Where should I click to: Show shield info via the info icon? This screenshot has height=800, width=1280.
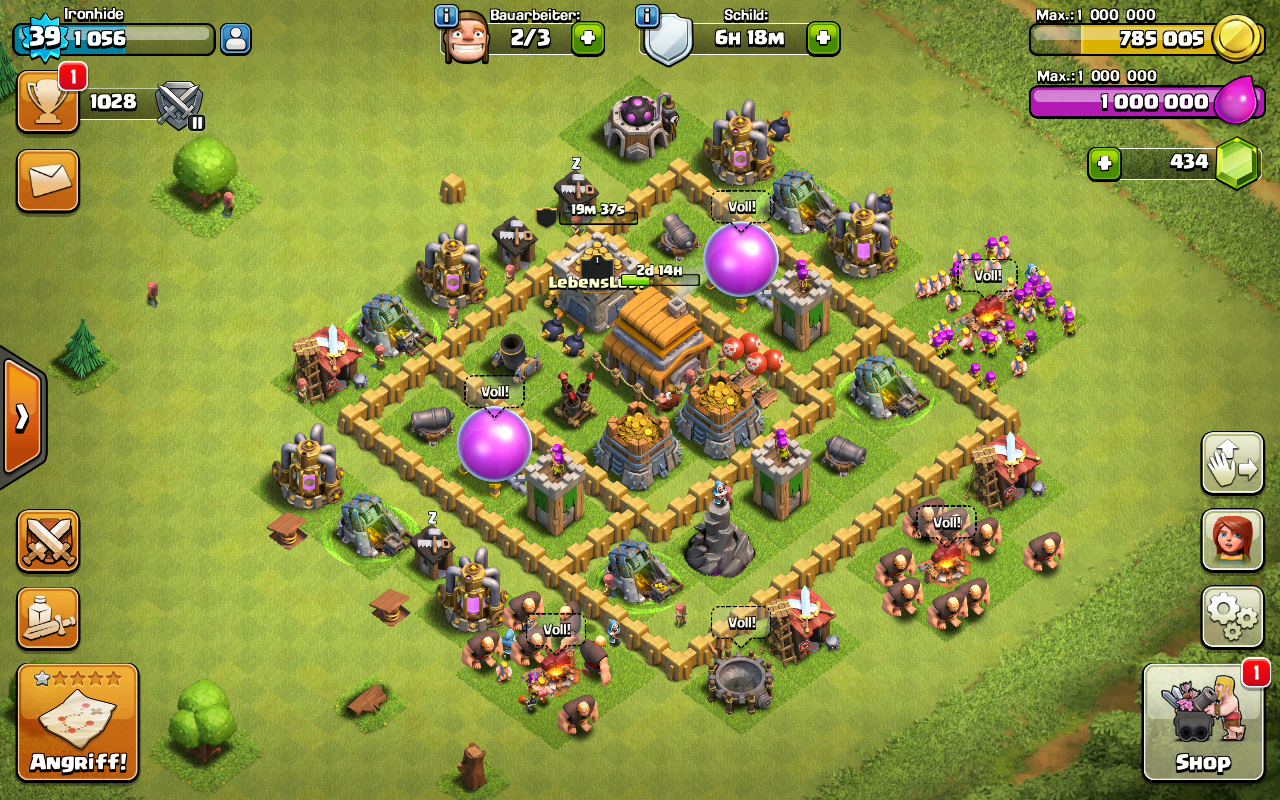(647, 16)
